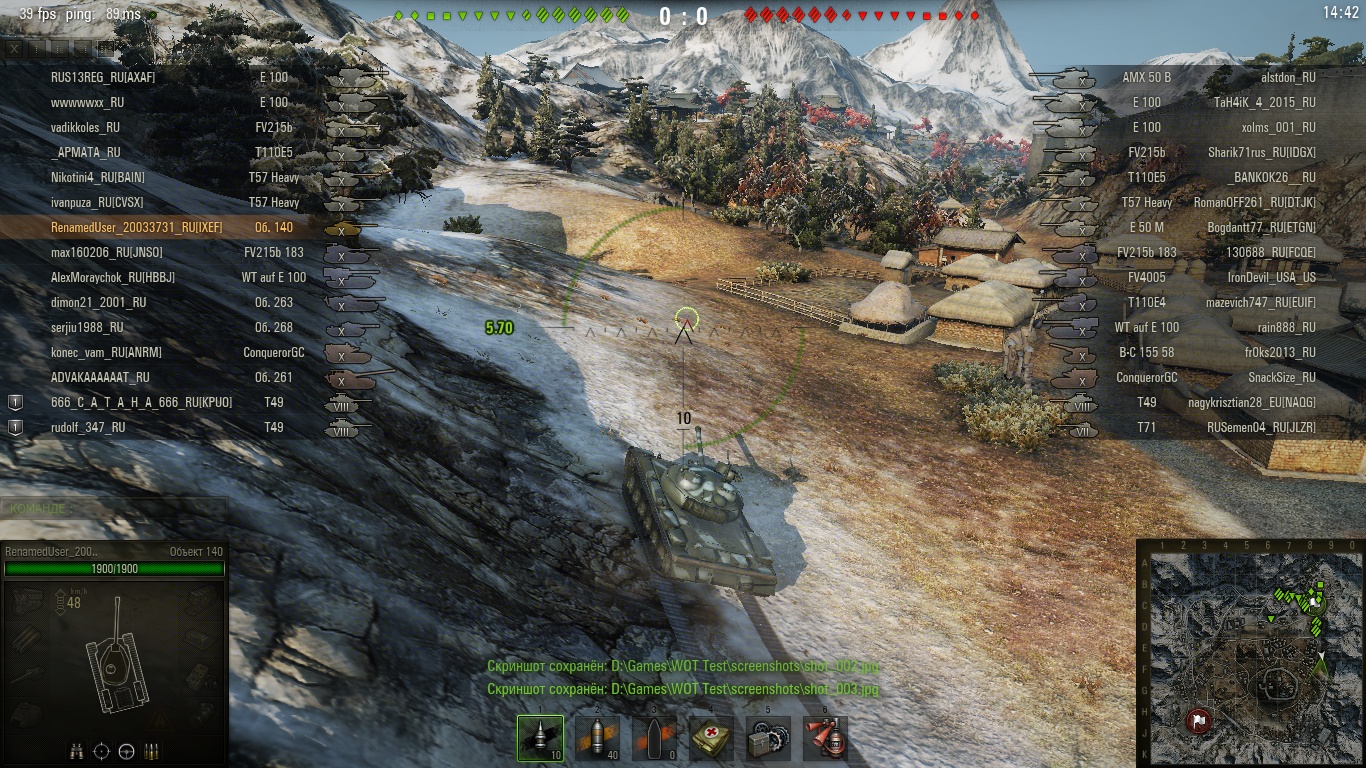Viewport: 1366px width, 768px height.
Task: Click the crosshair gunner icon on damage panel
Action: (102, 750)
